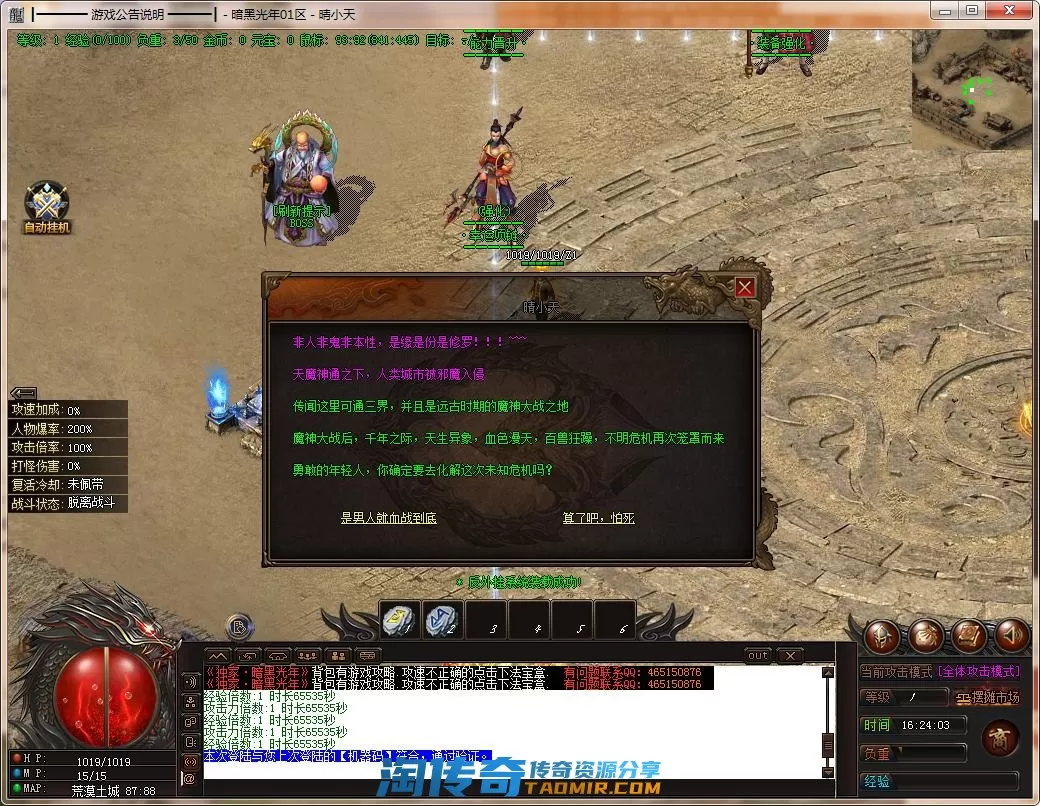
Task: Open the 摆摊市场 stall market
Action: 987,697
